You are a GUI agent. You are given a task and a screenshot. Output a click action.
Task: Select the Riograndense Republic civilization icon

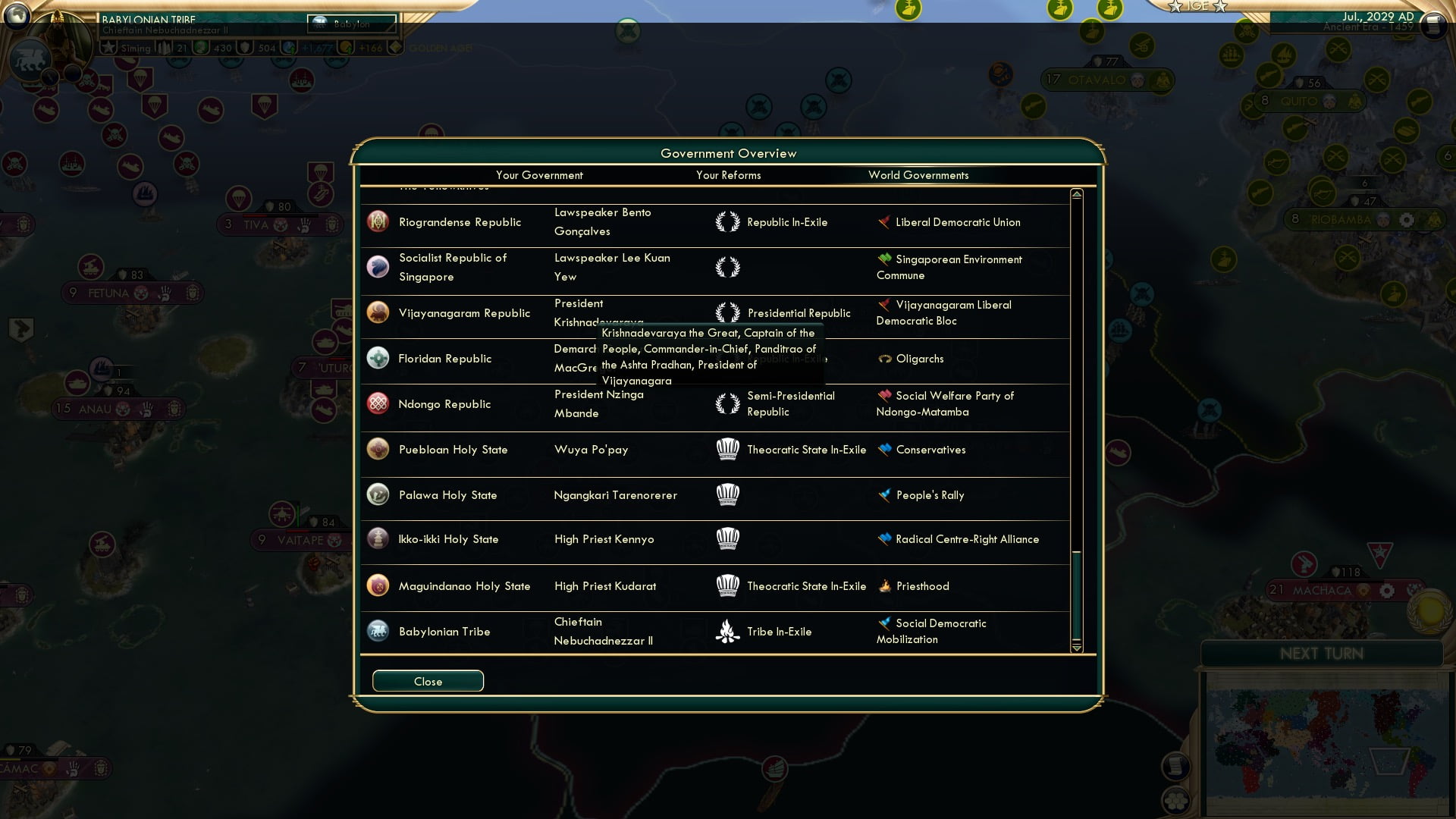pyautogui.click(x=377, y=222)
